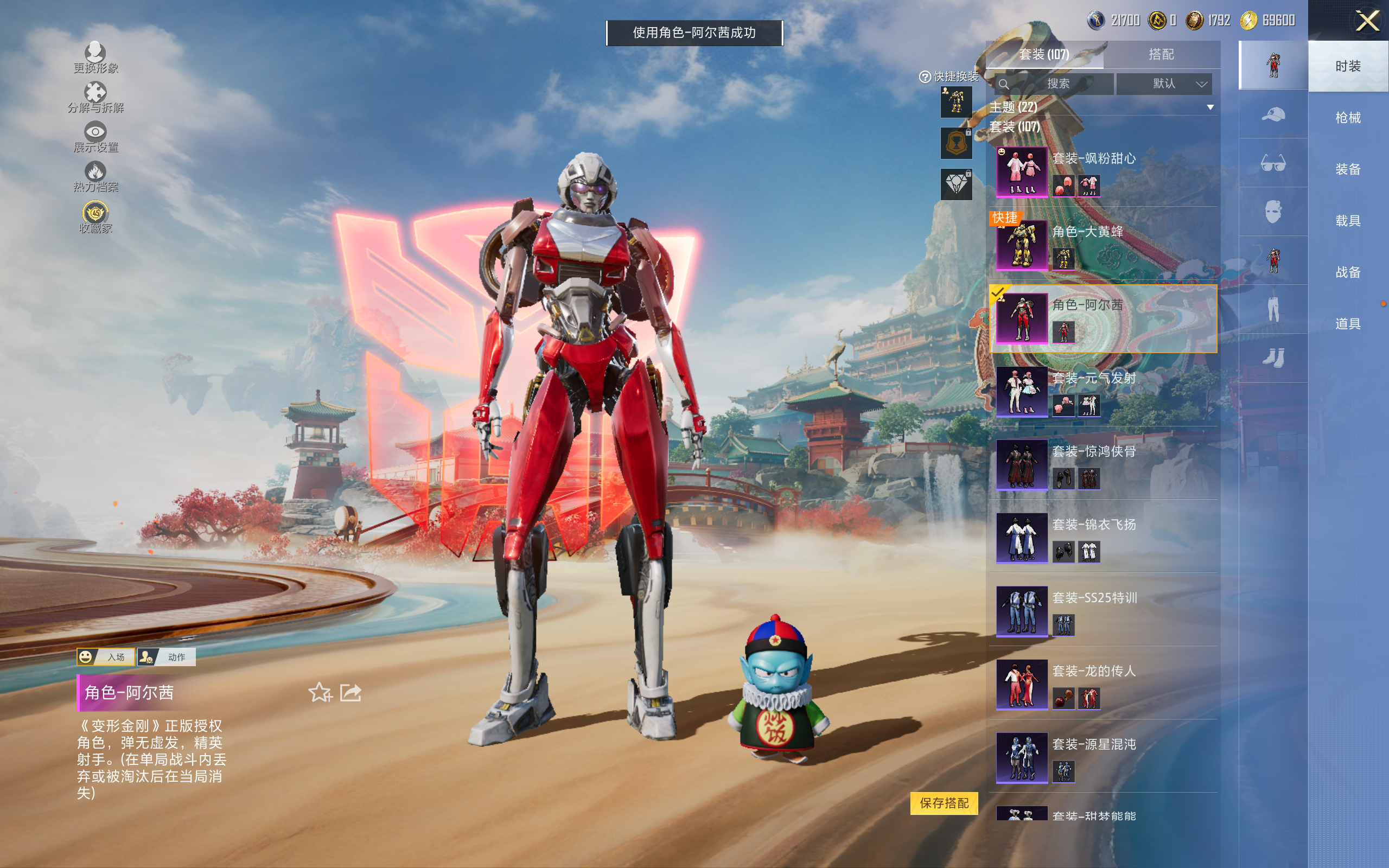
Task: Expand the 主题 (22) section
Action: [1210, 107]
